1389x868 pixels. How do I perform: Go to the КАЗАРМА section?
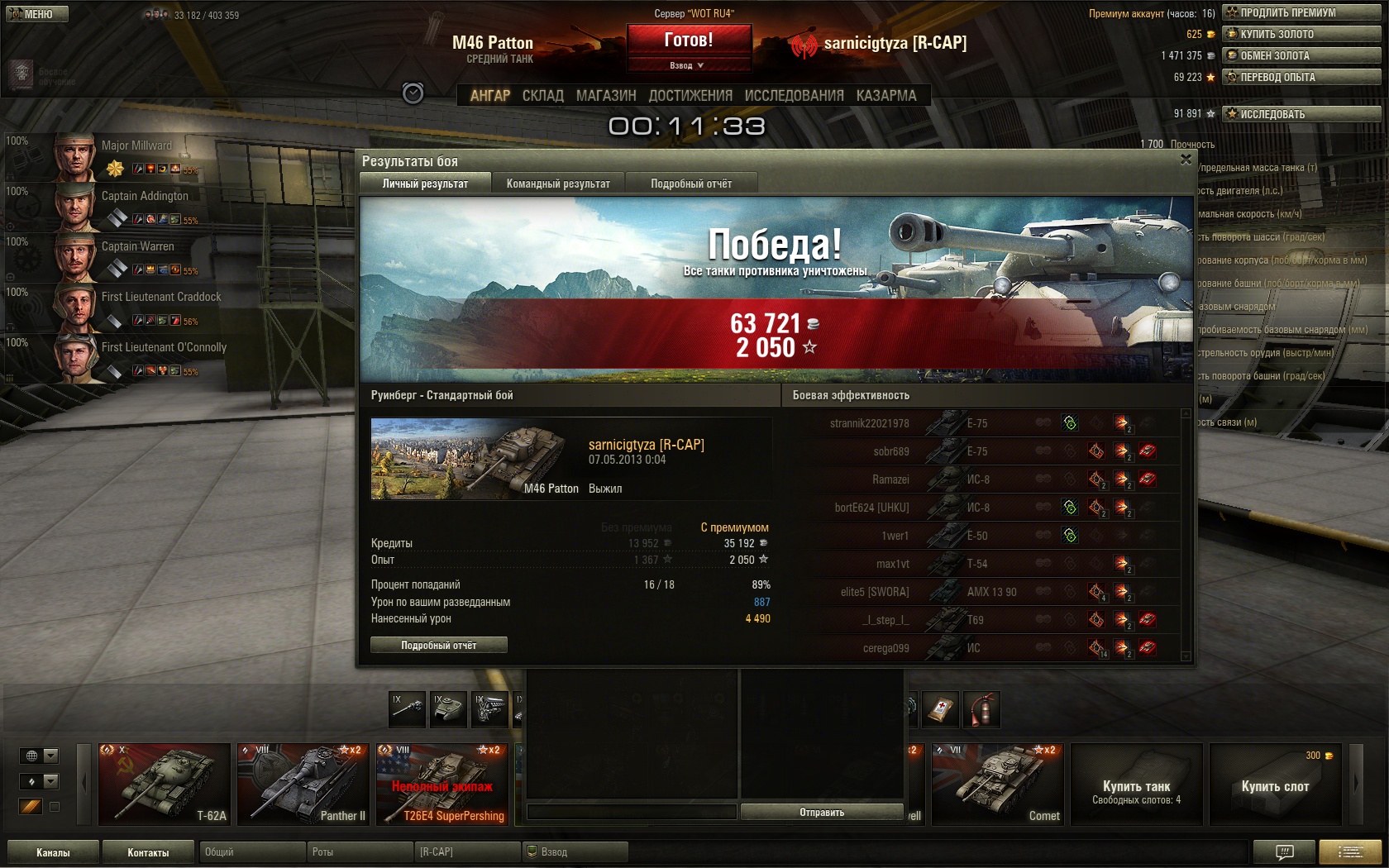pos(886,96)
